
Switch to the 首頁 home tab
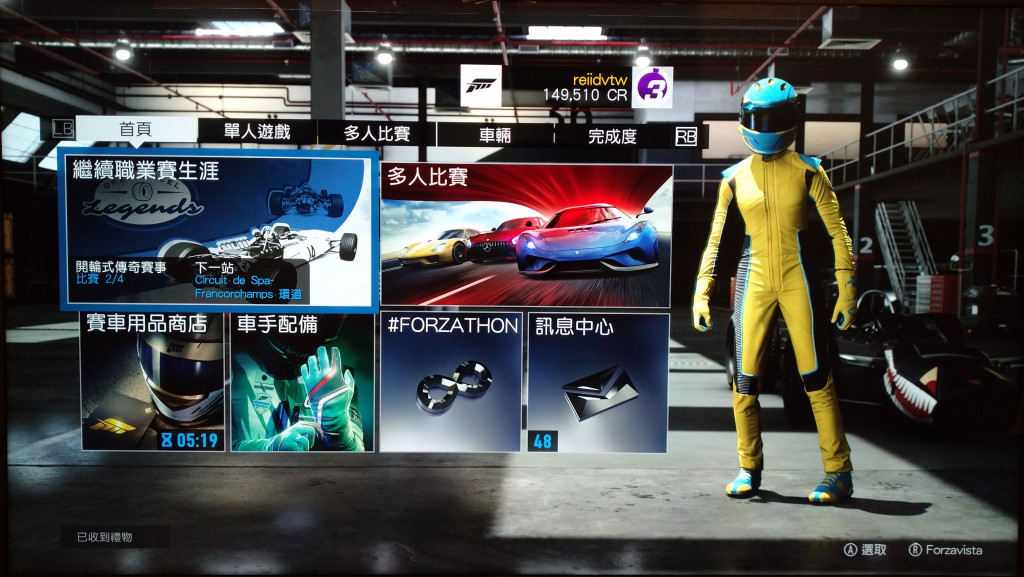coord(136,132)
